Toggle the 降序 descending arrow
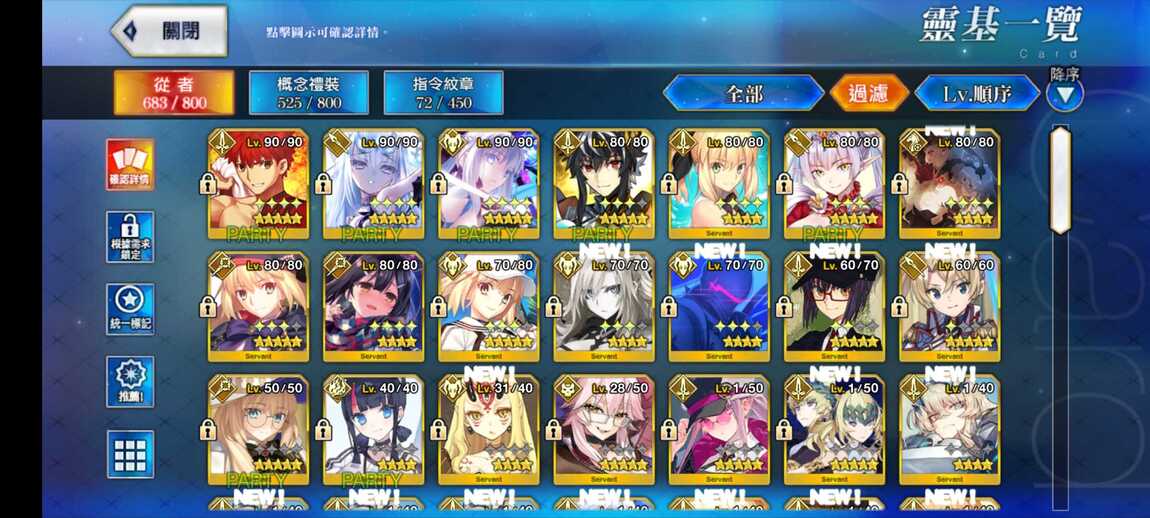Screen dimensions: 1150x518 pyautogui.click(x=1064, y=94)
